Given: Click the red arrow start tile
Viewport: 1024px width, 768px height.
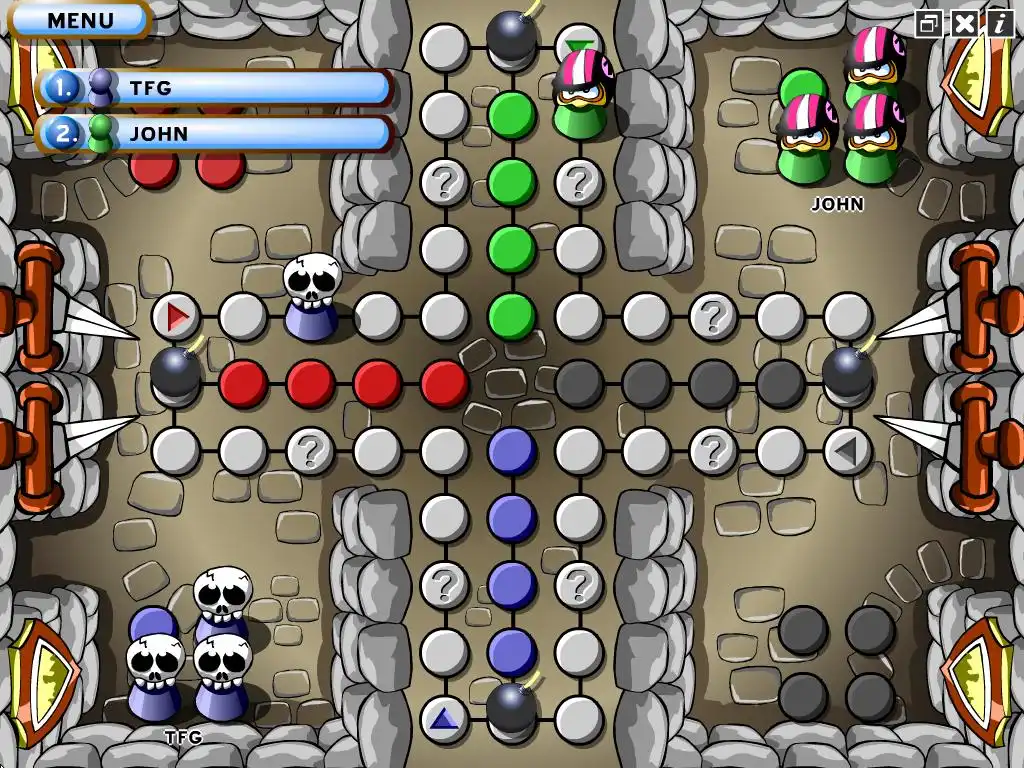Looking at the screenshot, I should pos(176,317).
